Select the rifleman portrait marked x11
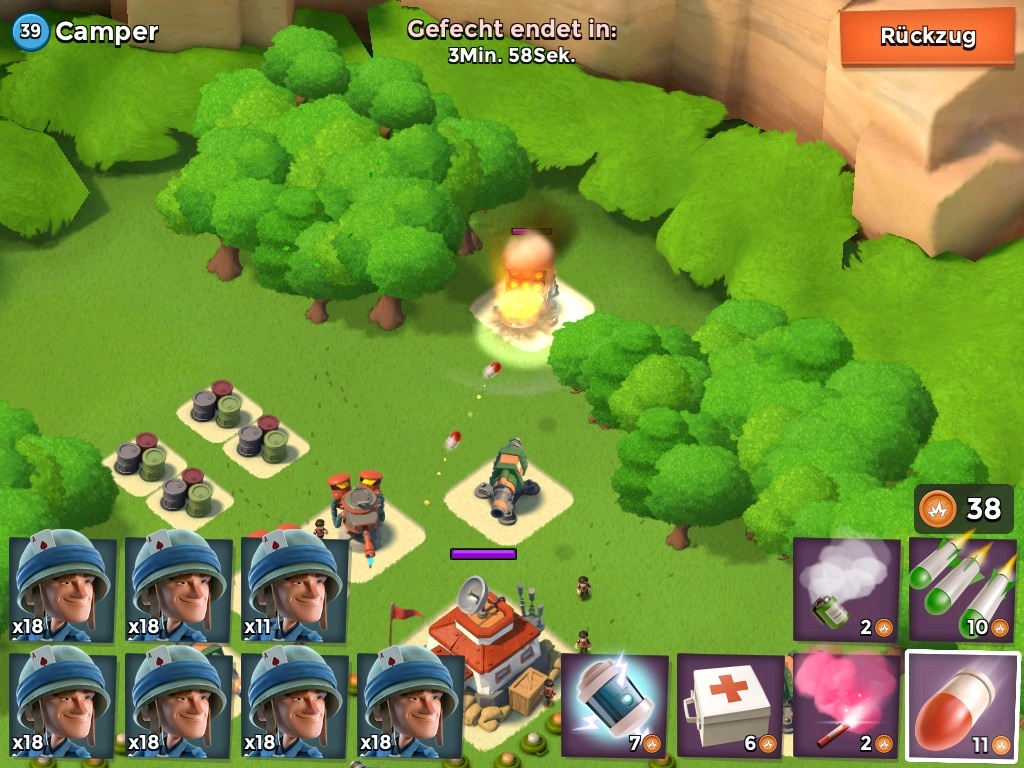The width and height of the screenshot is (1024, 768). (295, 589)
